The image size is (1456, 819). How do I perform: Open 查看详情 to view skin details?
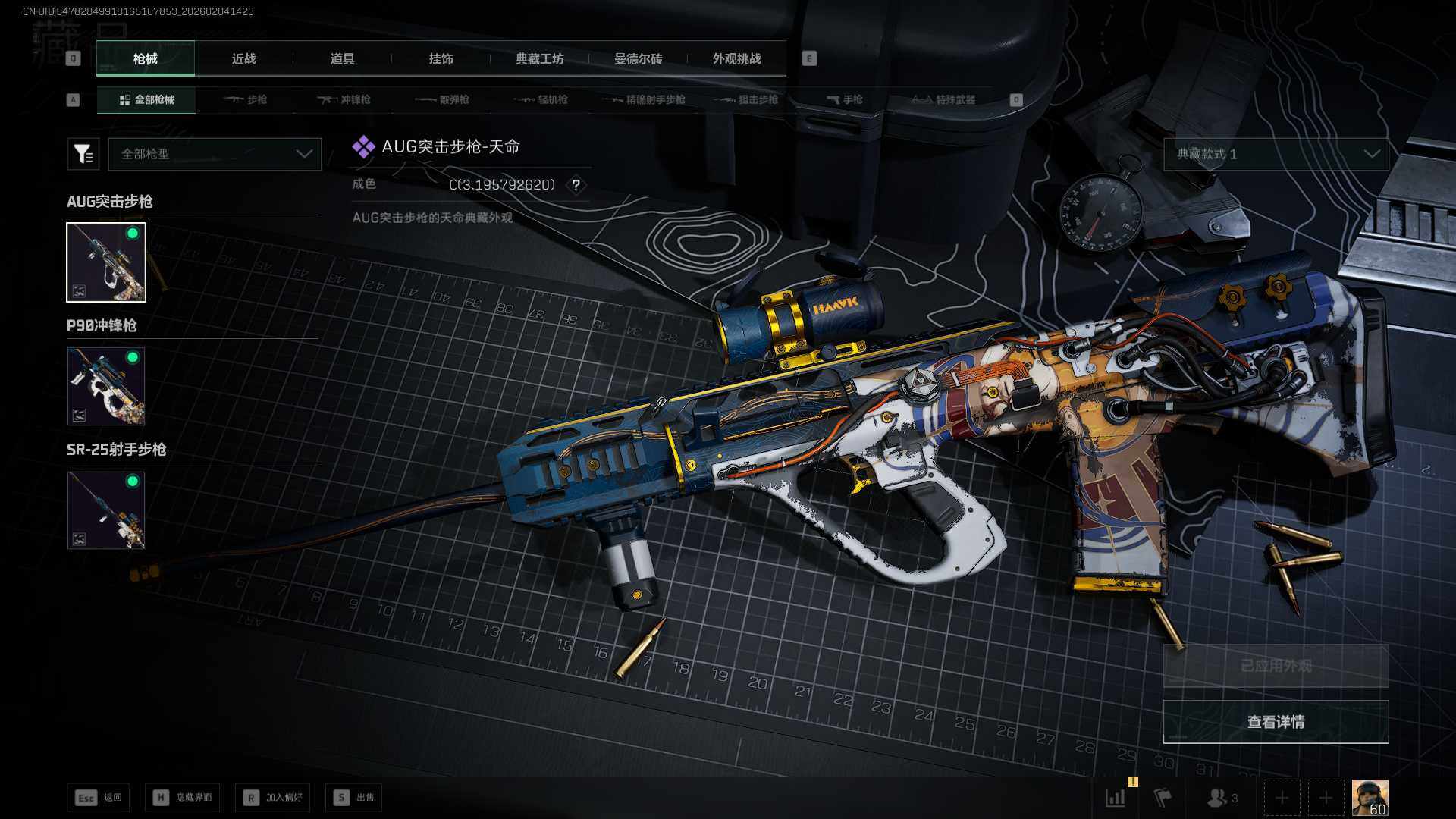point(1276,722)
